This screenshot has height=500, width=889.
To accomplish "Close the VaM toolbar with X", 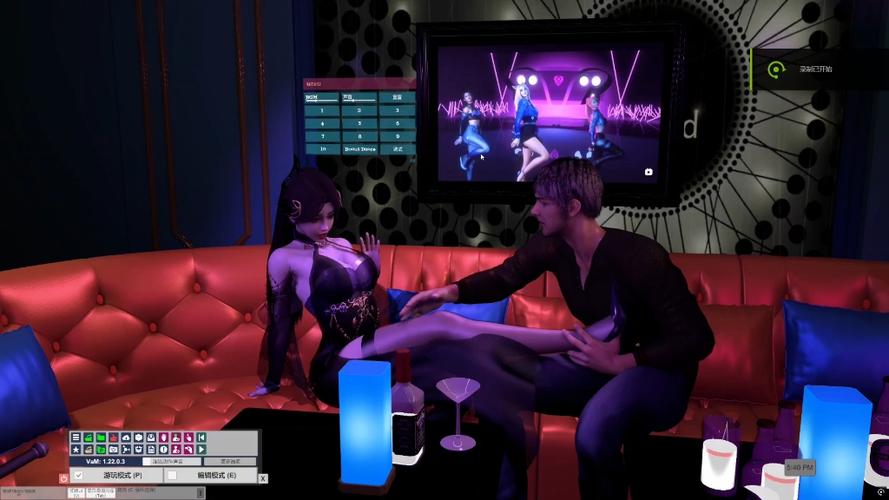I will (x=263, y=478).
